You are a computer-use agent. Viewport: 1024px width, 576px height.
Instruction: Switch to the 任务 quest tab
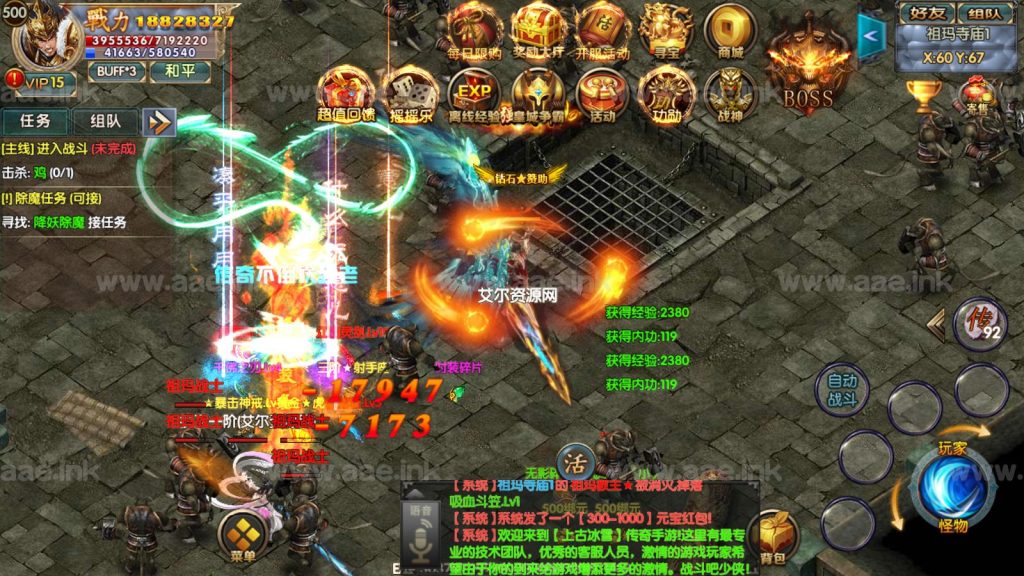[36, 121]
